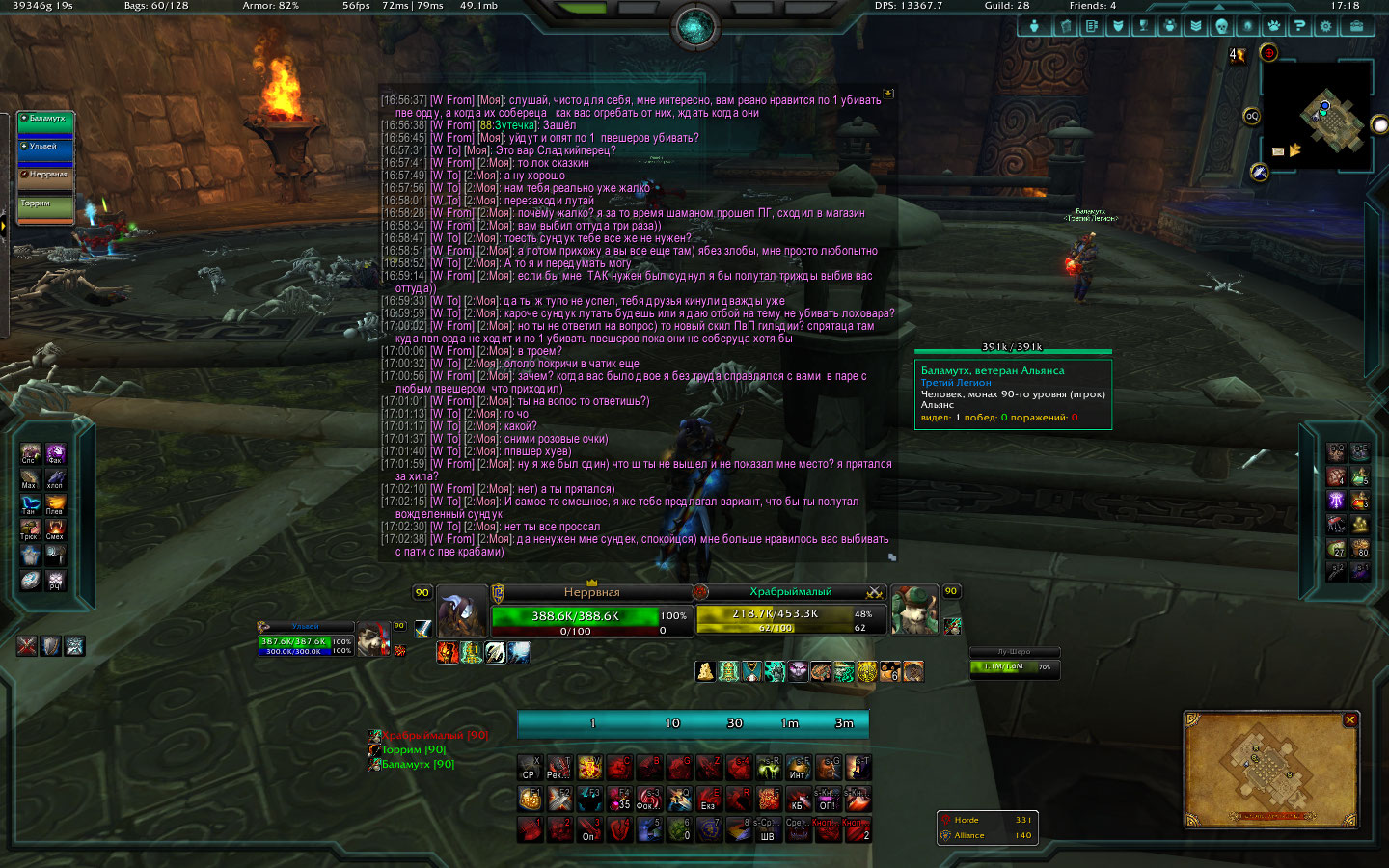Select Торрим in the party frames

[45, 207]
